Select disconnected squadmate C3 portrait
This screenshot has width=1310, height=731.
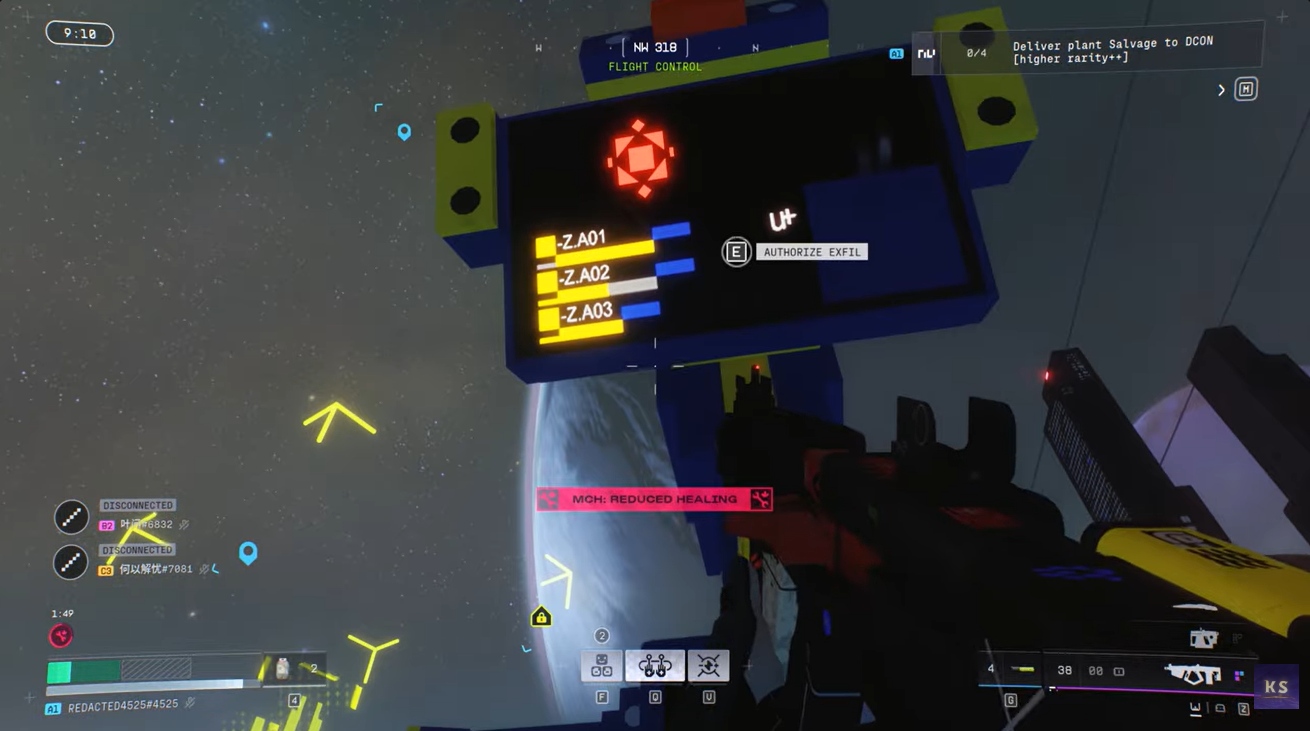71,562
